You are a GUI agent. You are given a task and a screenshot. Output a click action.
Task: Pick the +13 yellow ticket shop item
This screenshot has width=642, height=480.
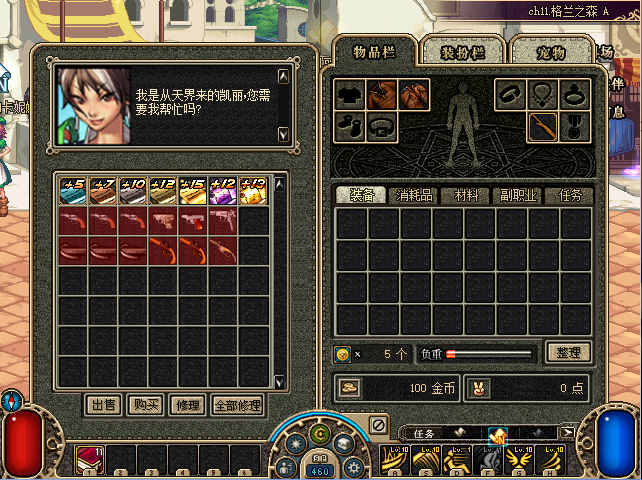(x=253, y=191)
